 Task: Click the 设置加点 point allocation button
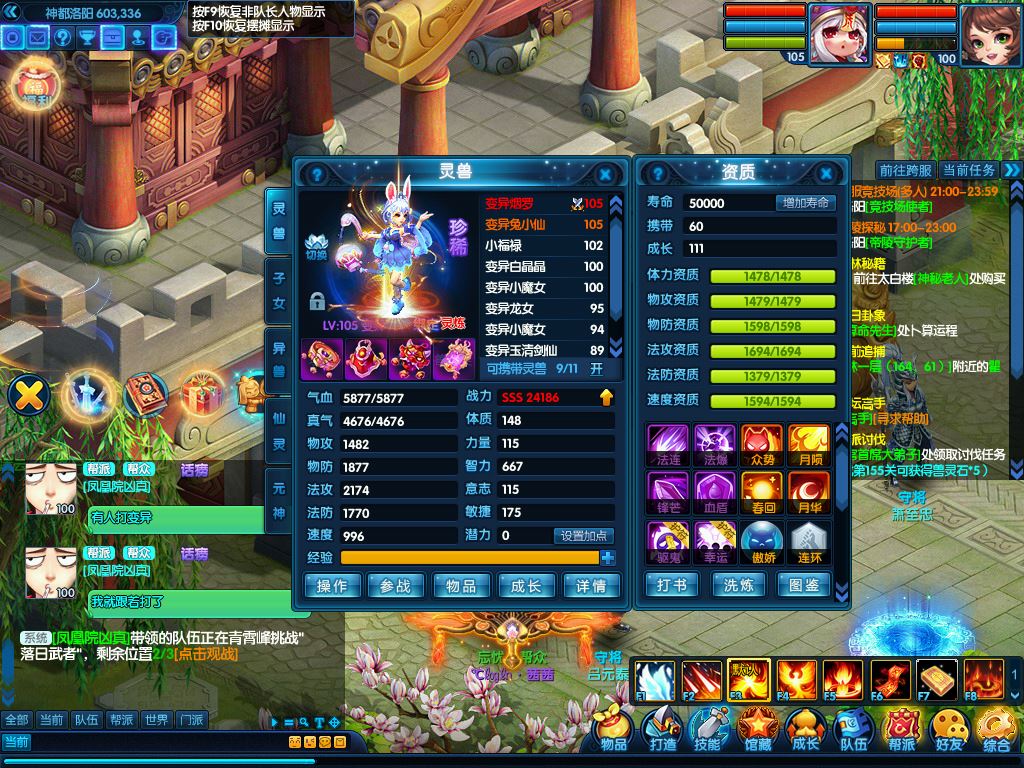584,536
